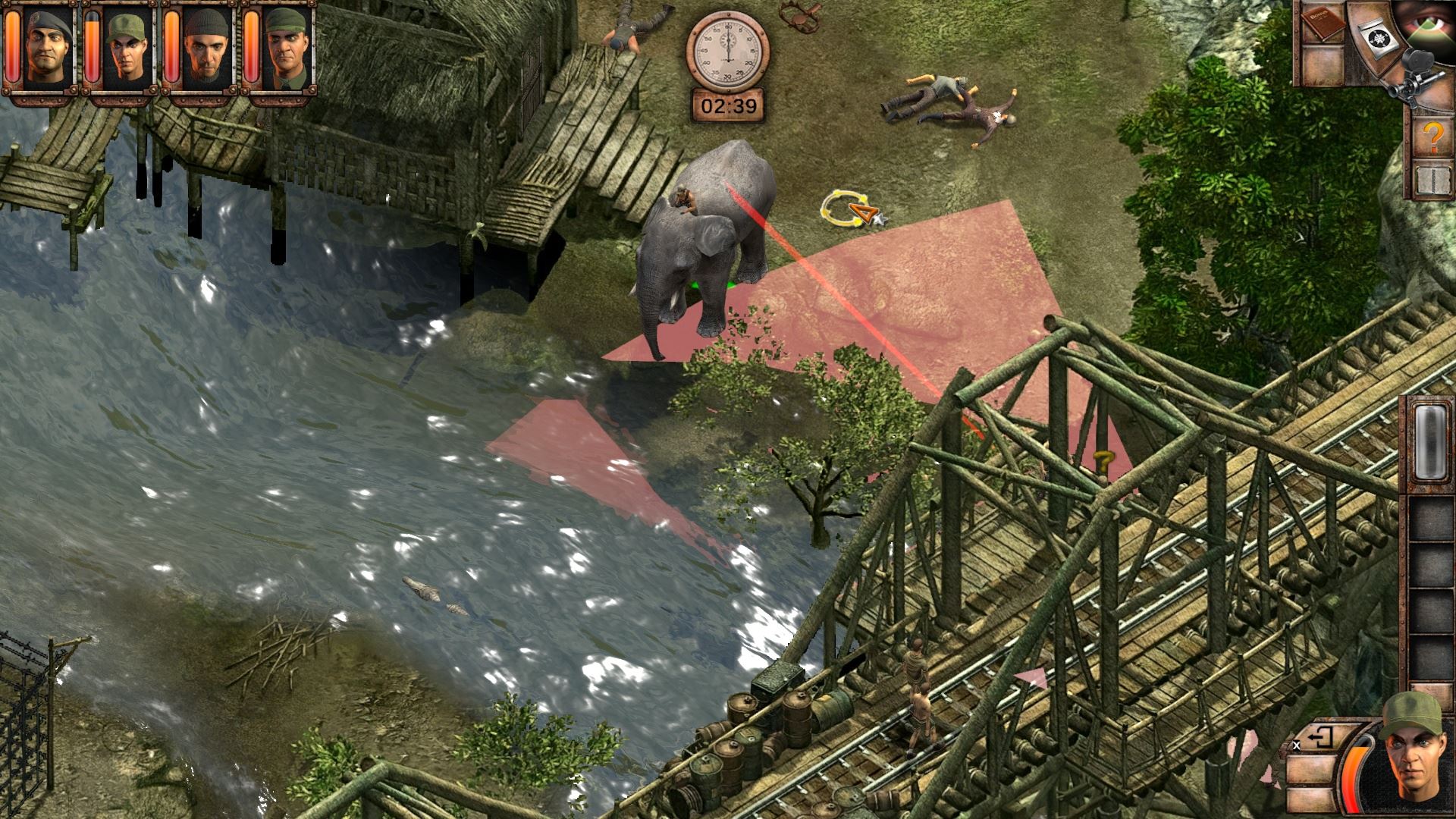
Task: Click the empty inventory slot beside the health gauge
Action: (x=1310, y=770)
